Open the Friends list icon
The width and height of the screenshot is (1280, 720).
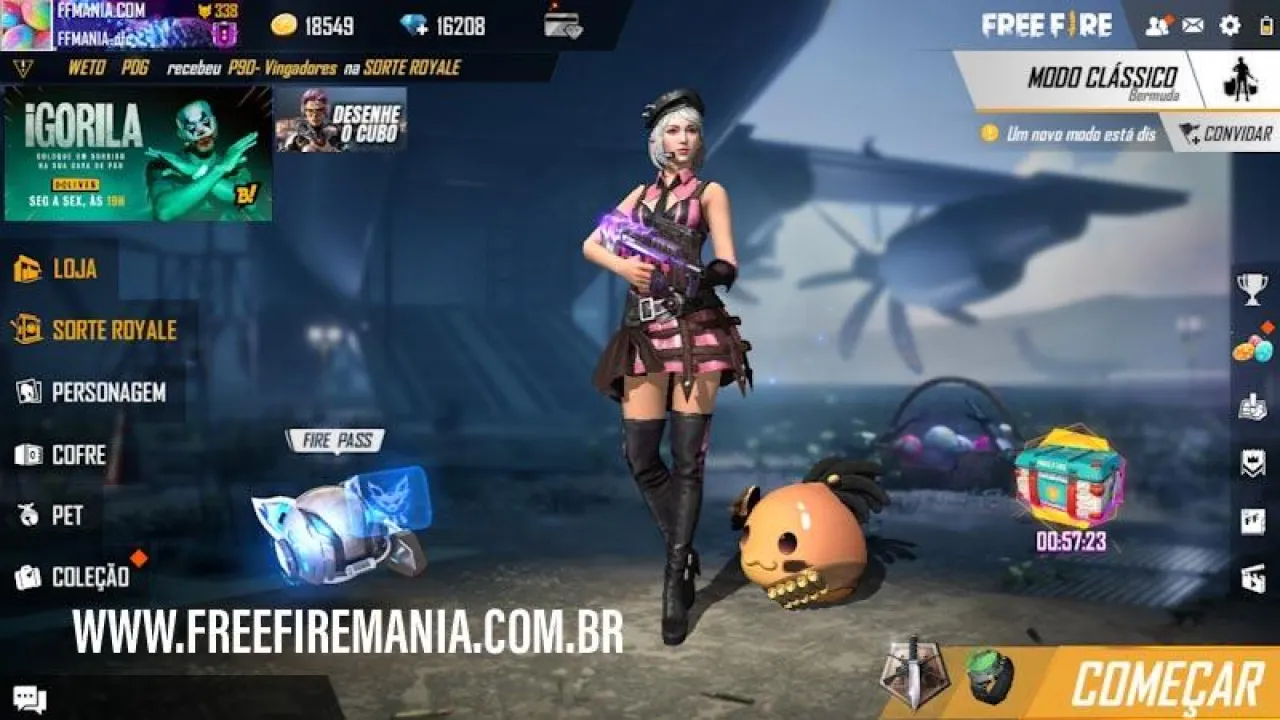[x=1157, y=26]
